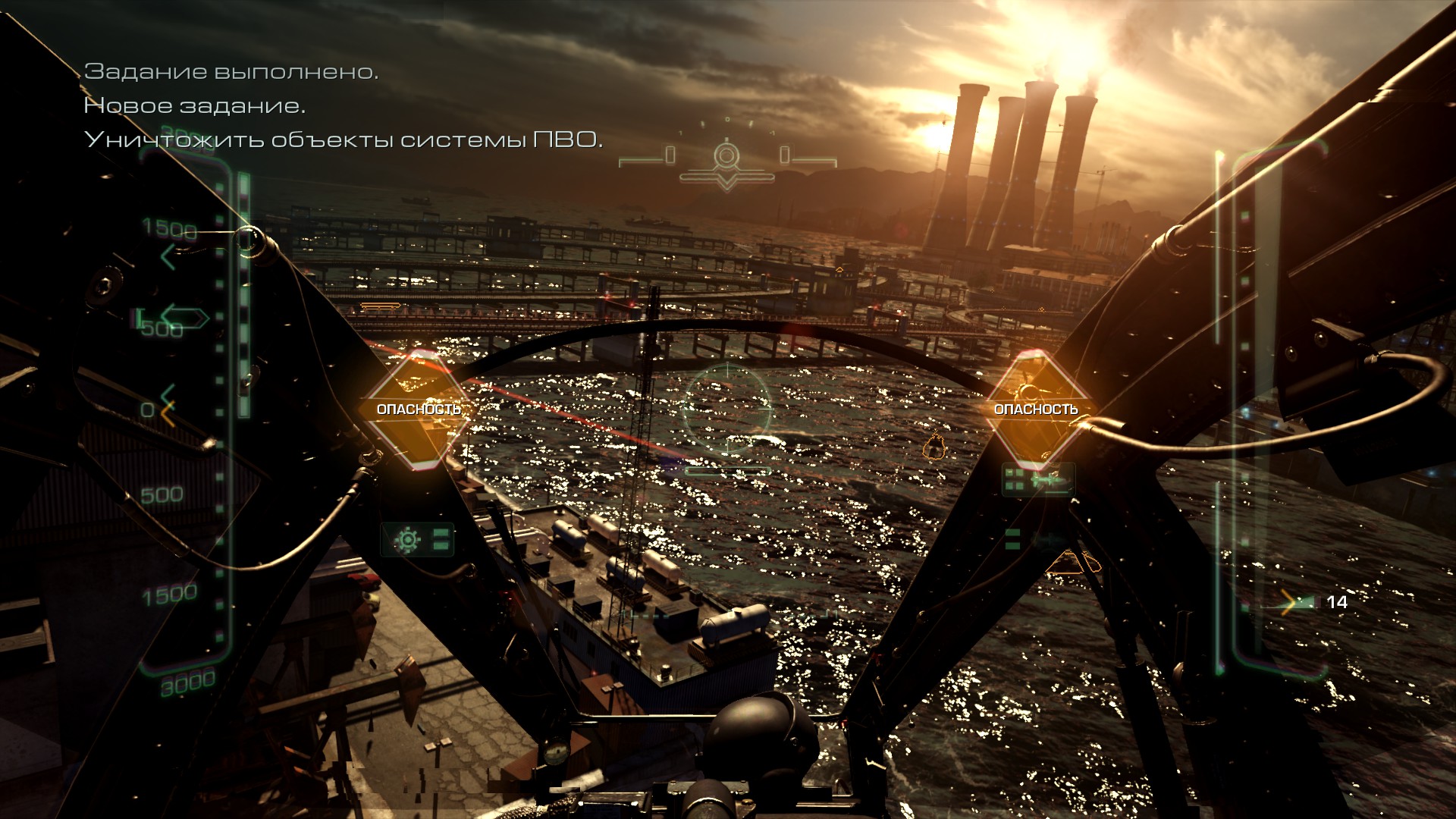The width and height of the screenshot is (1456, 819).
Task: Select the gear/rotor icon on the left HUD panel
Action: [407, 539]
